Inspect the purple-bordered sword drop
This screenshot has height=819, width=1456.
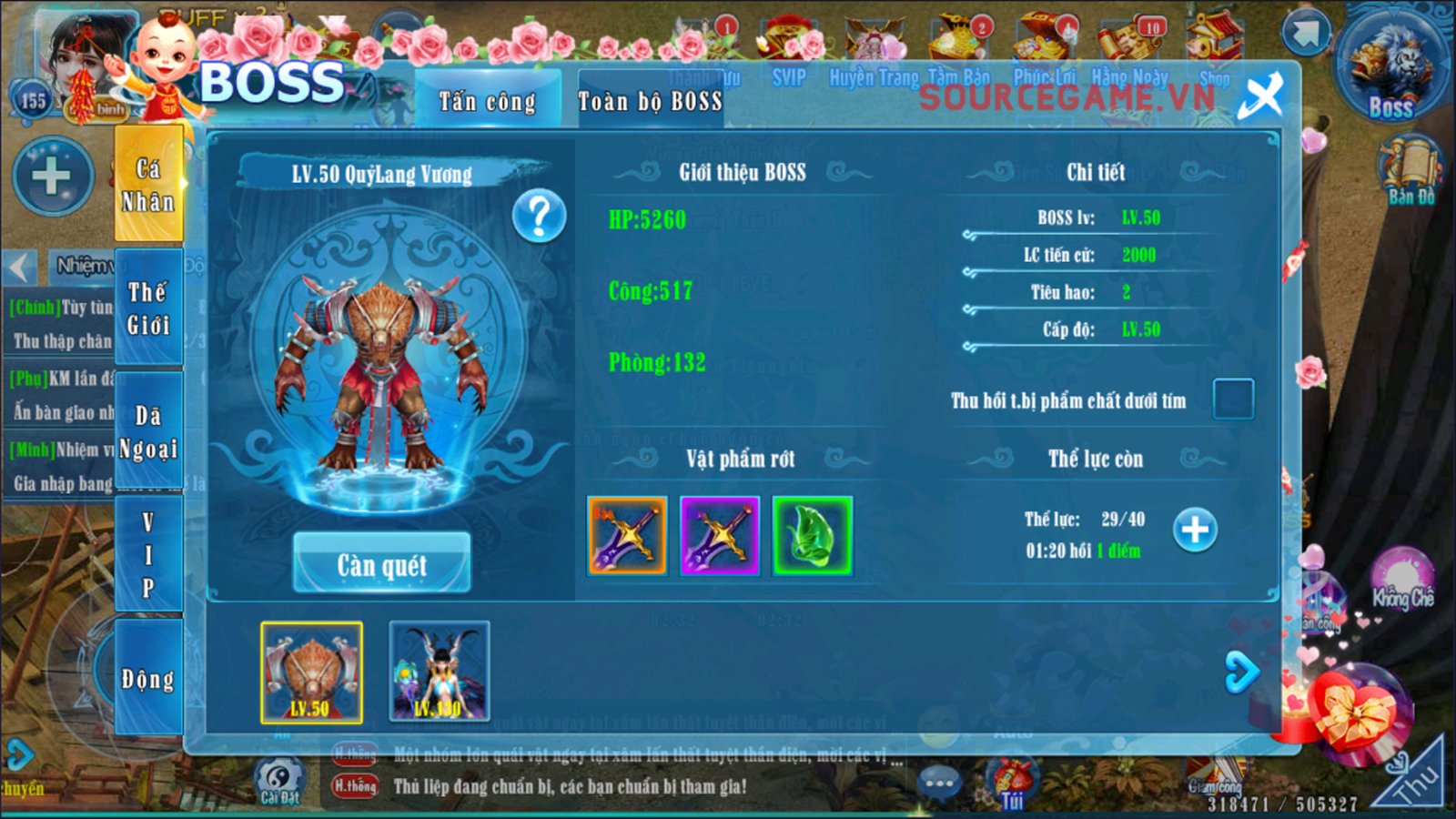(720, 536)
